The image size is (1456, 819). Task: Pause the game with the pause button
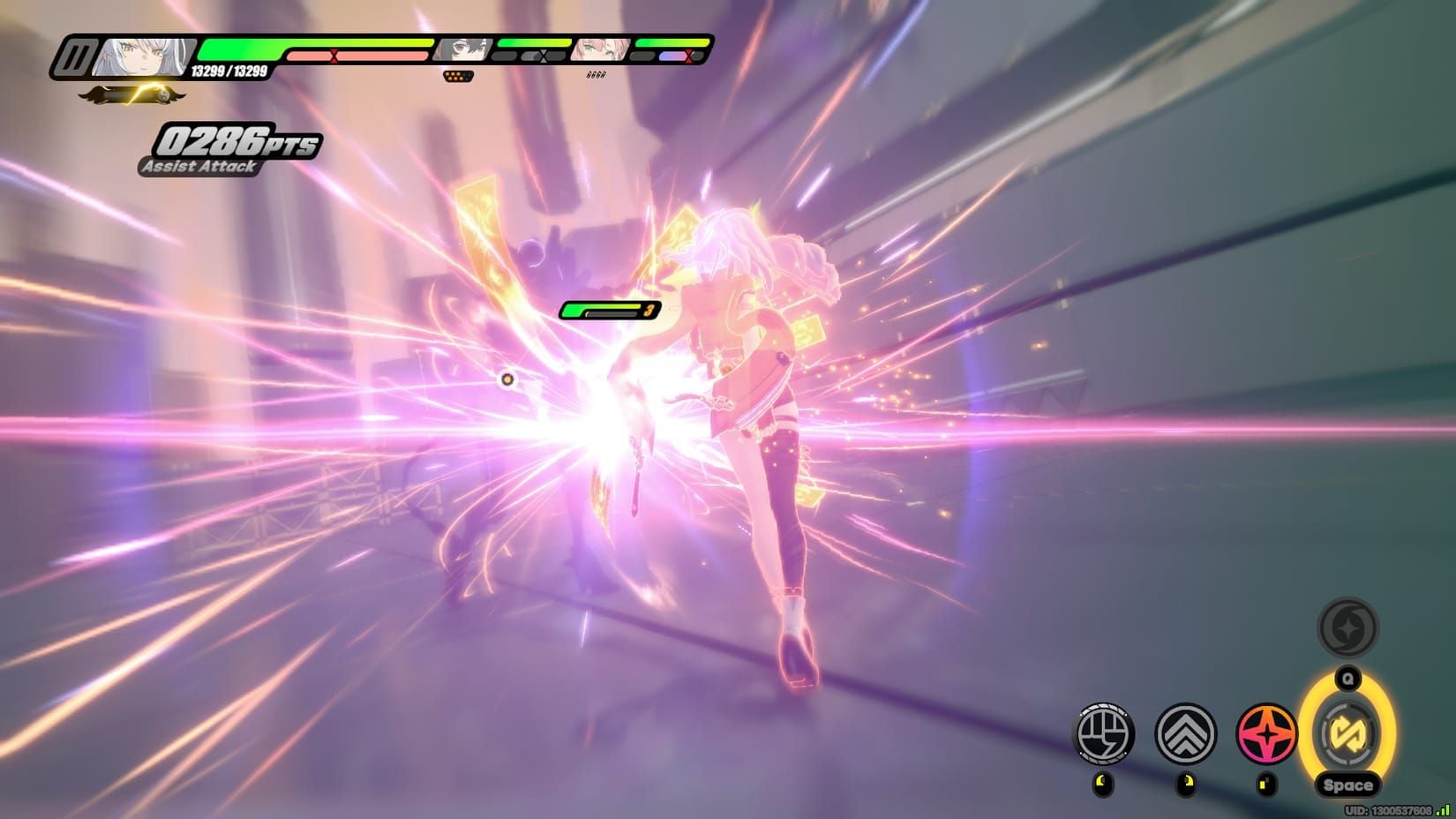(x=75, y=58)
